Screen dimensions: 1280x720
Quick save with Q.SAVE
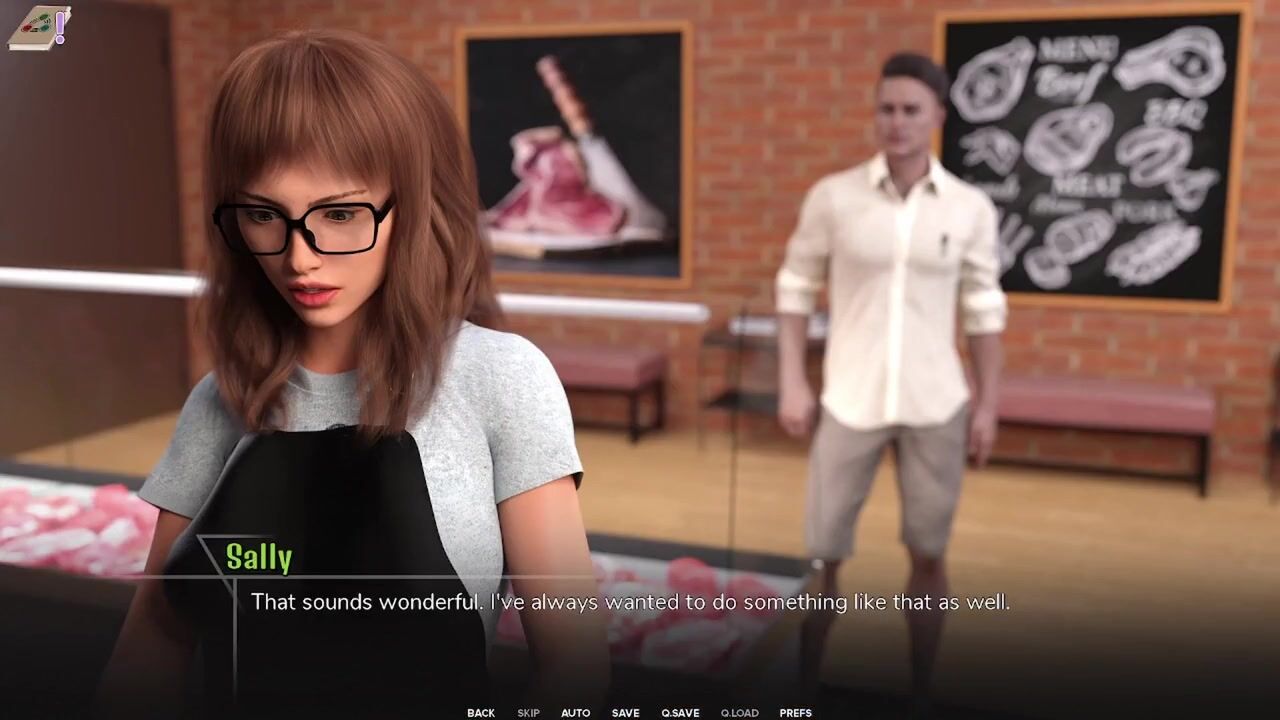pos(680,713)
